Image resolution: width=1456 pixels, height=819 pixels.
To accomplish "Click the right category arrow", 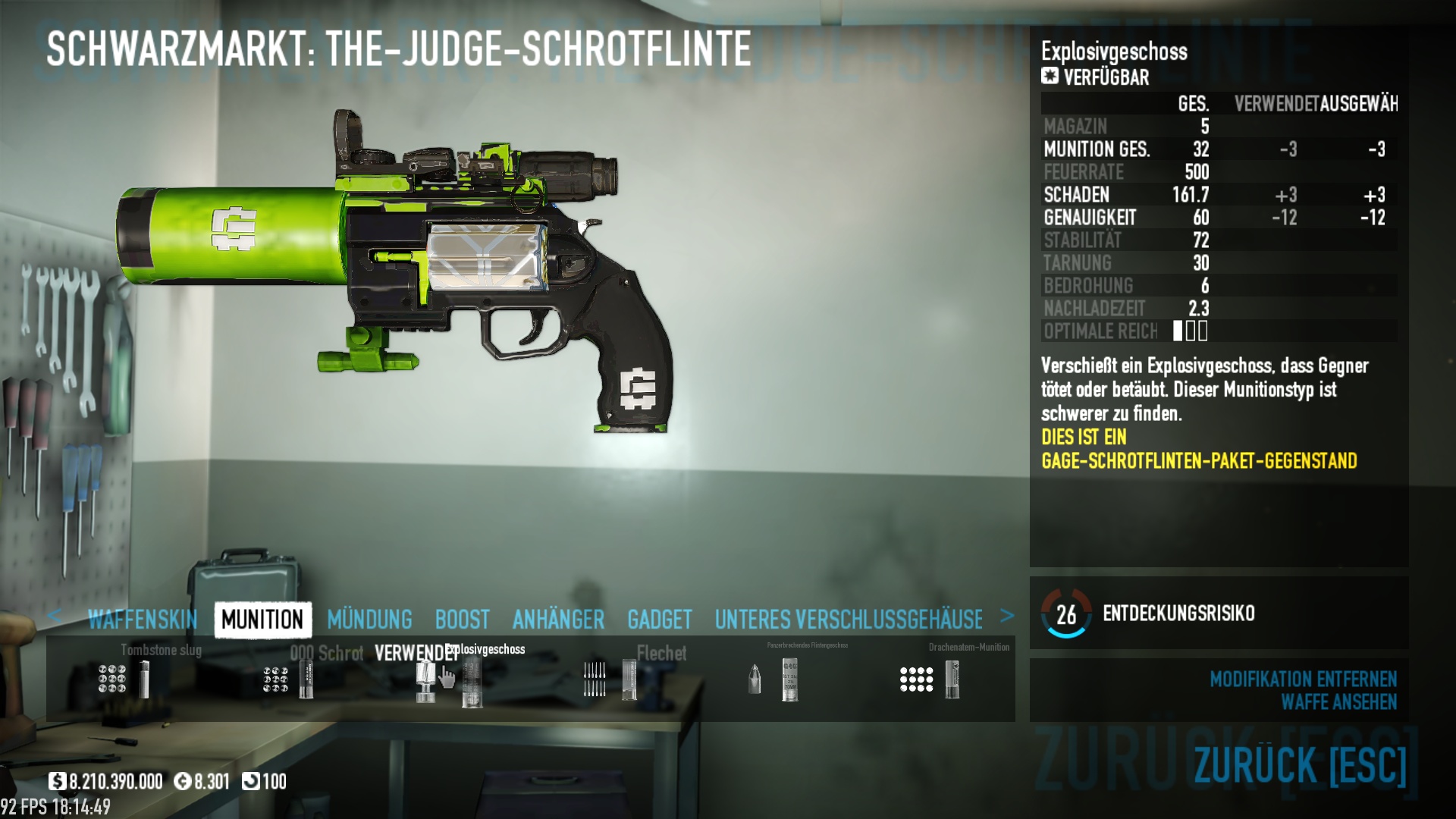I will point(1006,616).
